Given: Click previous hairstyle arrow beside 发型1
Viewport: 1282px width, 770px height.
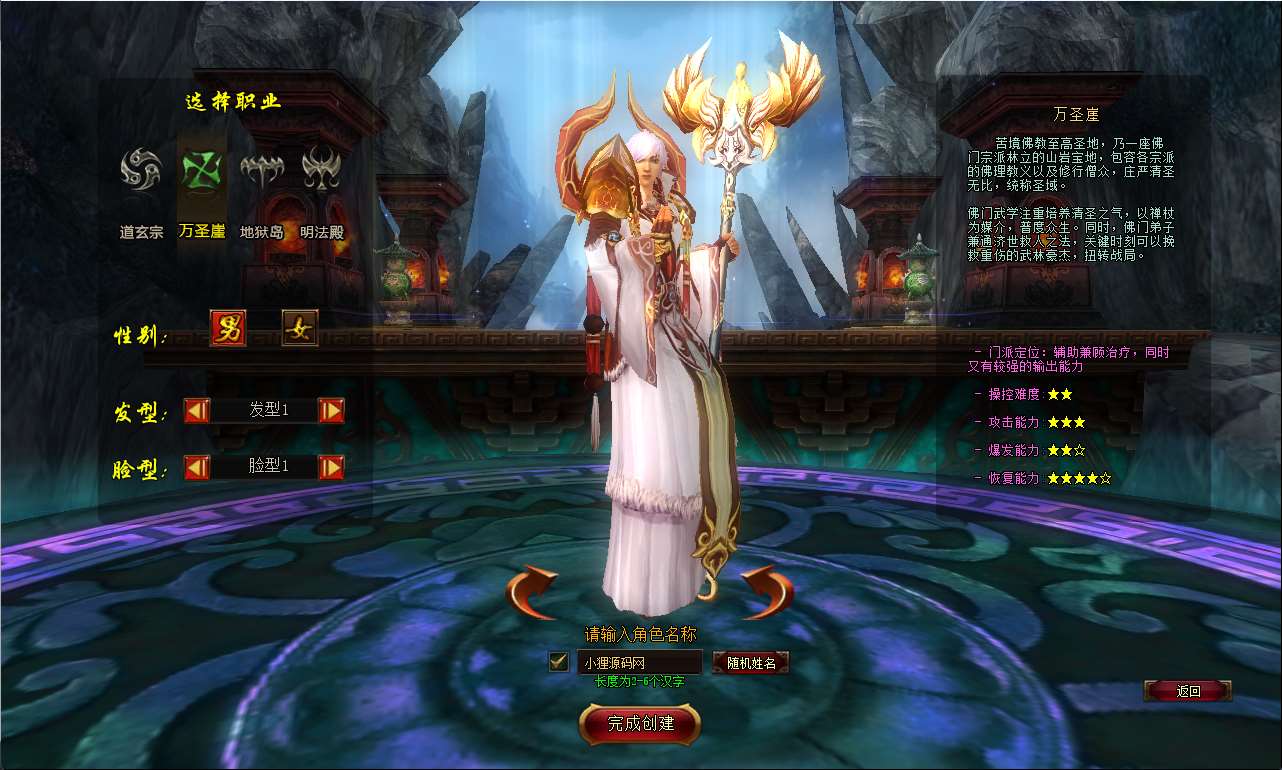Looking at the screenshot, I should tap(197, 410).
